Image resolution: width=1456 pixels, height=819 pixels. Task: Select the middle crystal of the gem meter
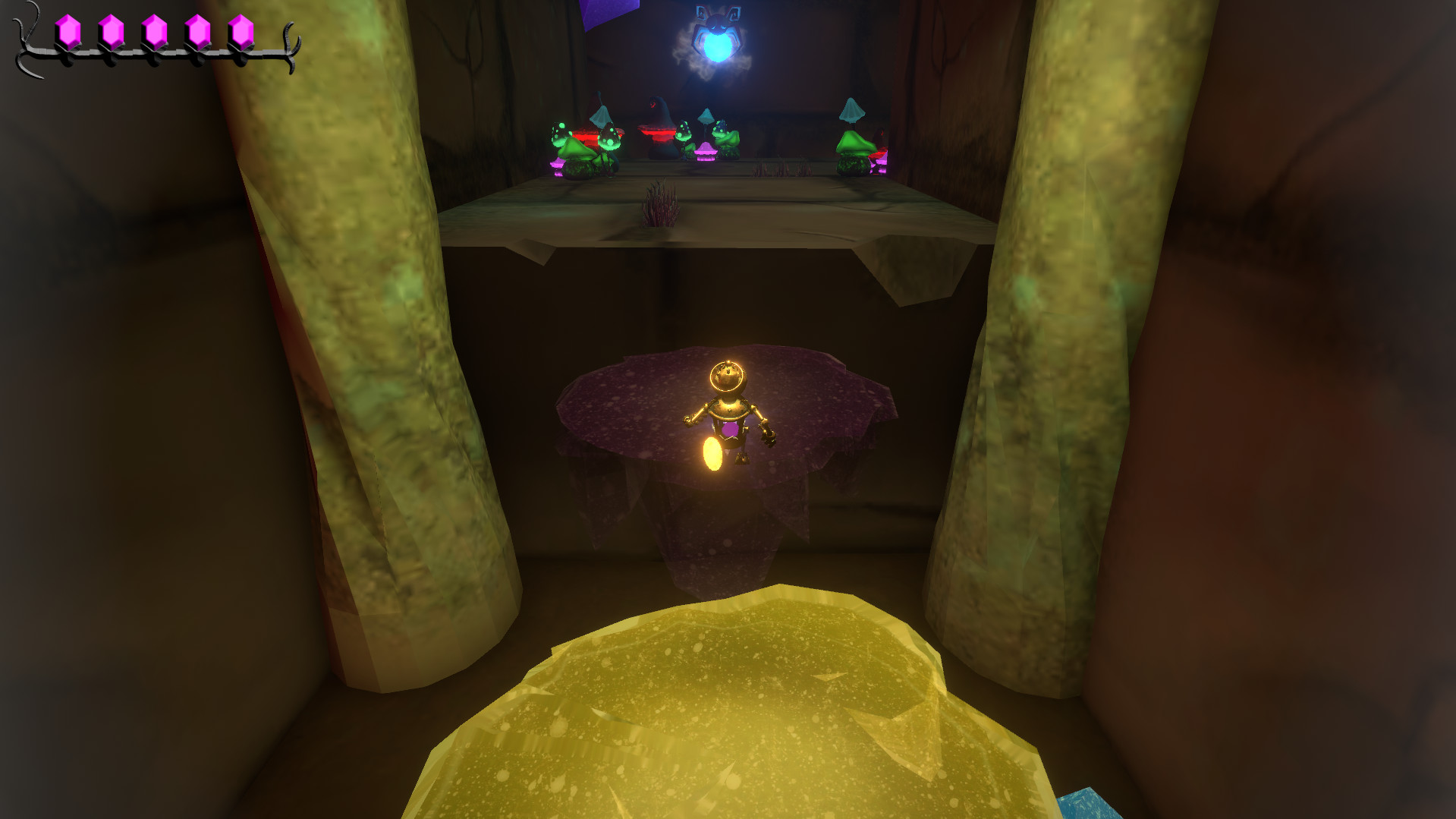(x=154, y=30)
